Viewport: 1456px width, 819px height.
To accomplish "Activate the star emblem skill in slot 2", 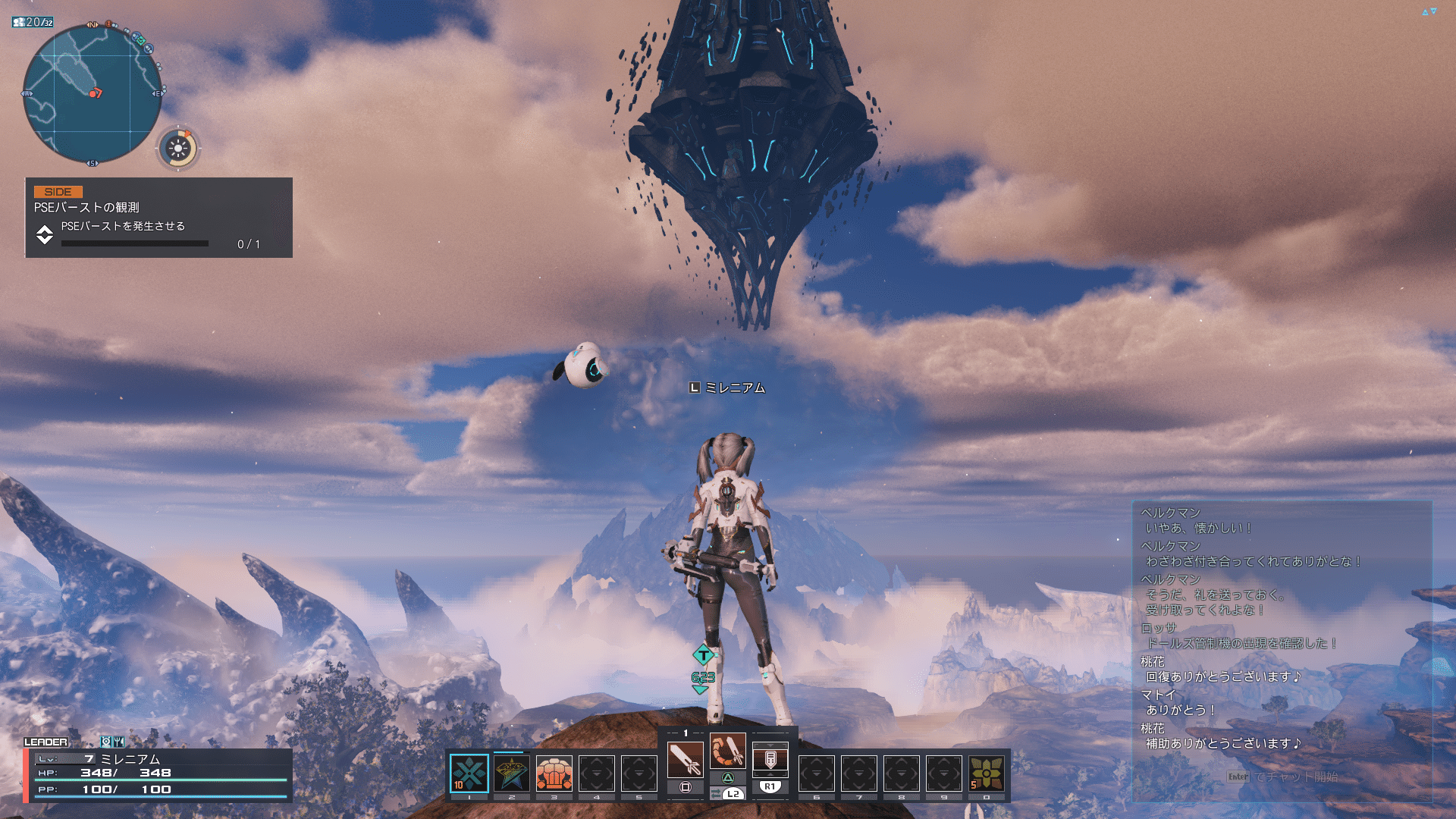I will tap(512, 773).
